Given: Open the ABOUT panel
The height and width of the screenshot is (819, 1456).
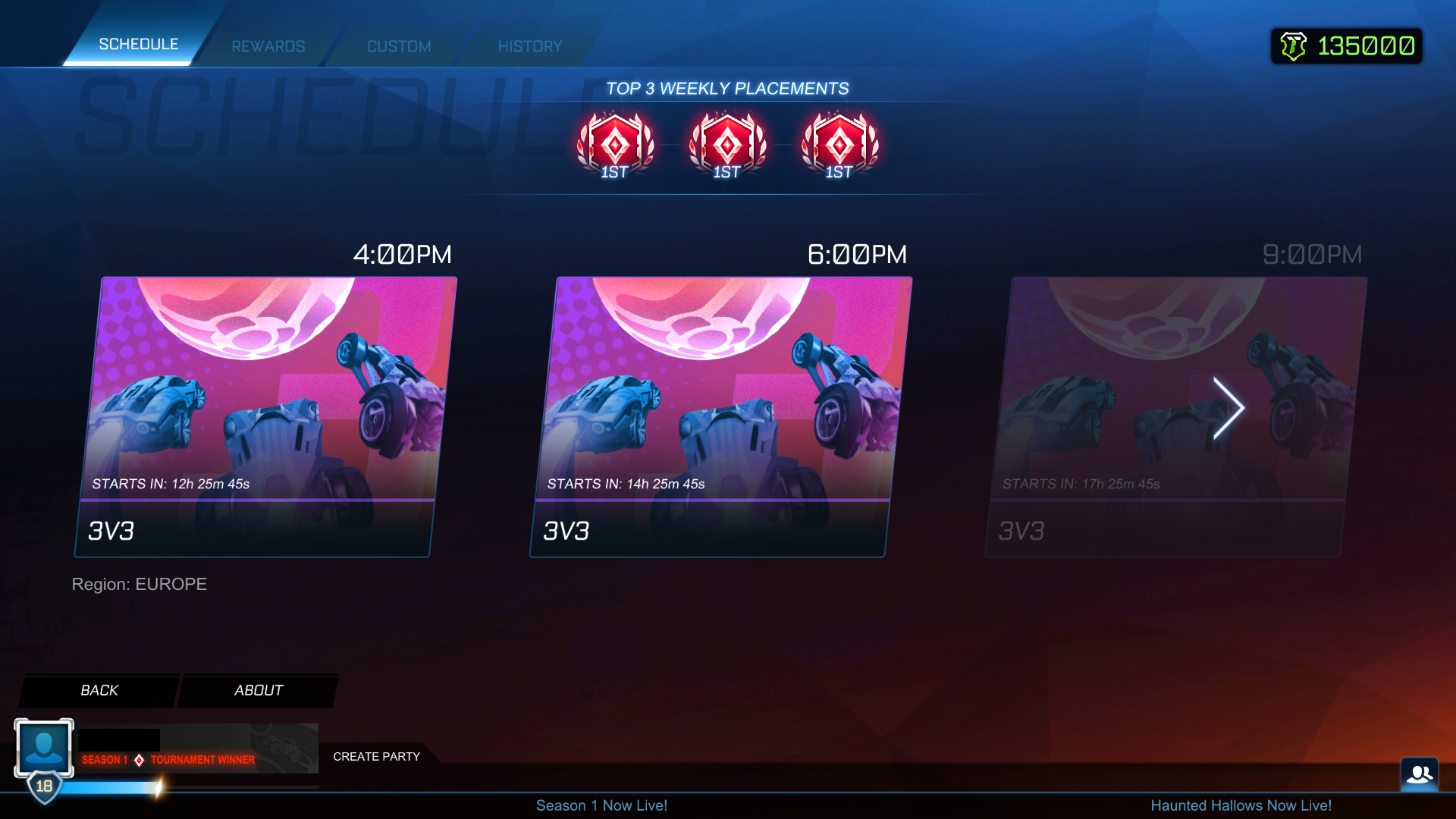Looking at the screenshot, I should (258, 690).
